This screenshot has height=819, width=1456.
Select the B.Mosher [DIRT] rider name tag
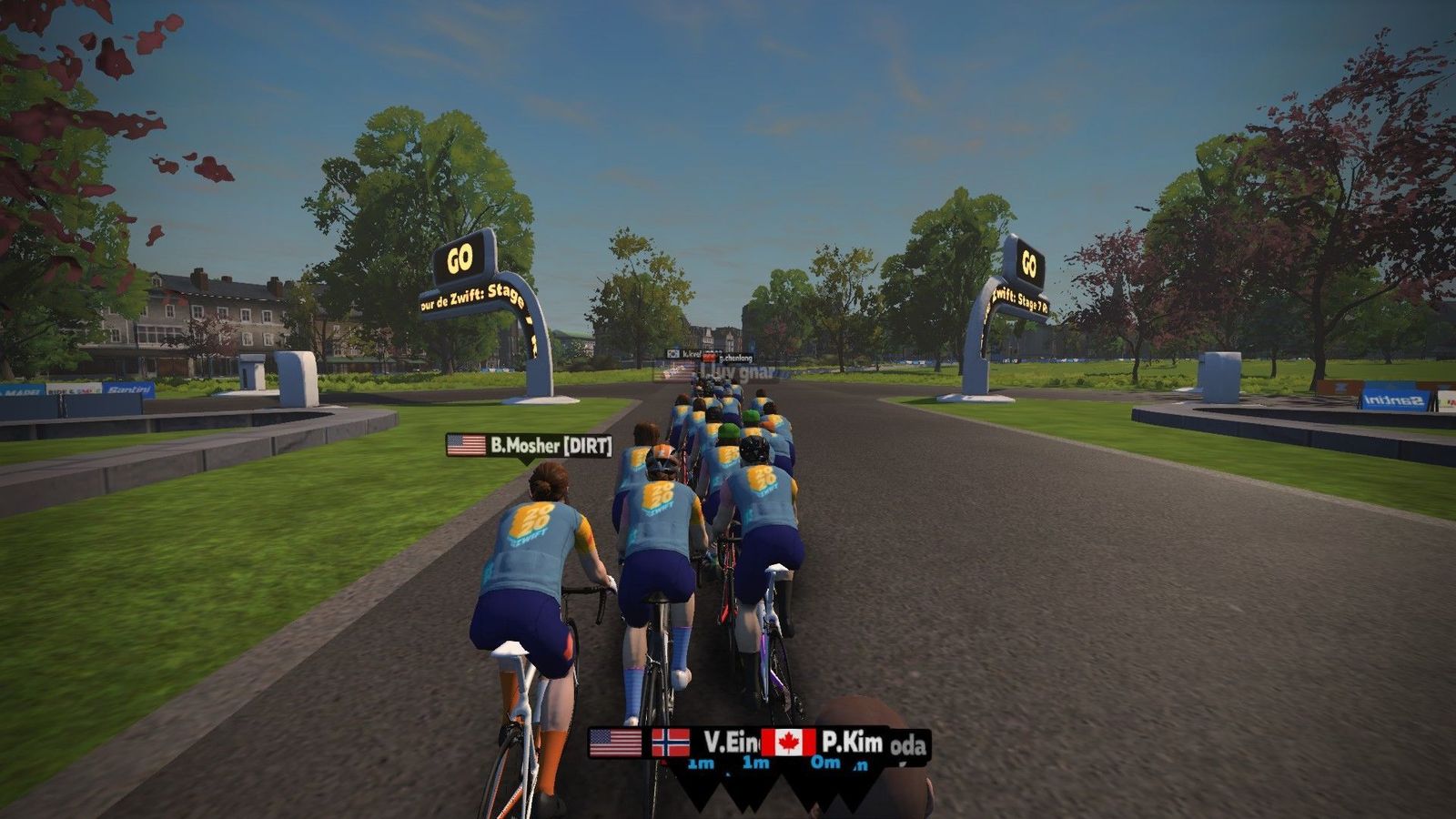530,445
